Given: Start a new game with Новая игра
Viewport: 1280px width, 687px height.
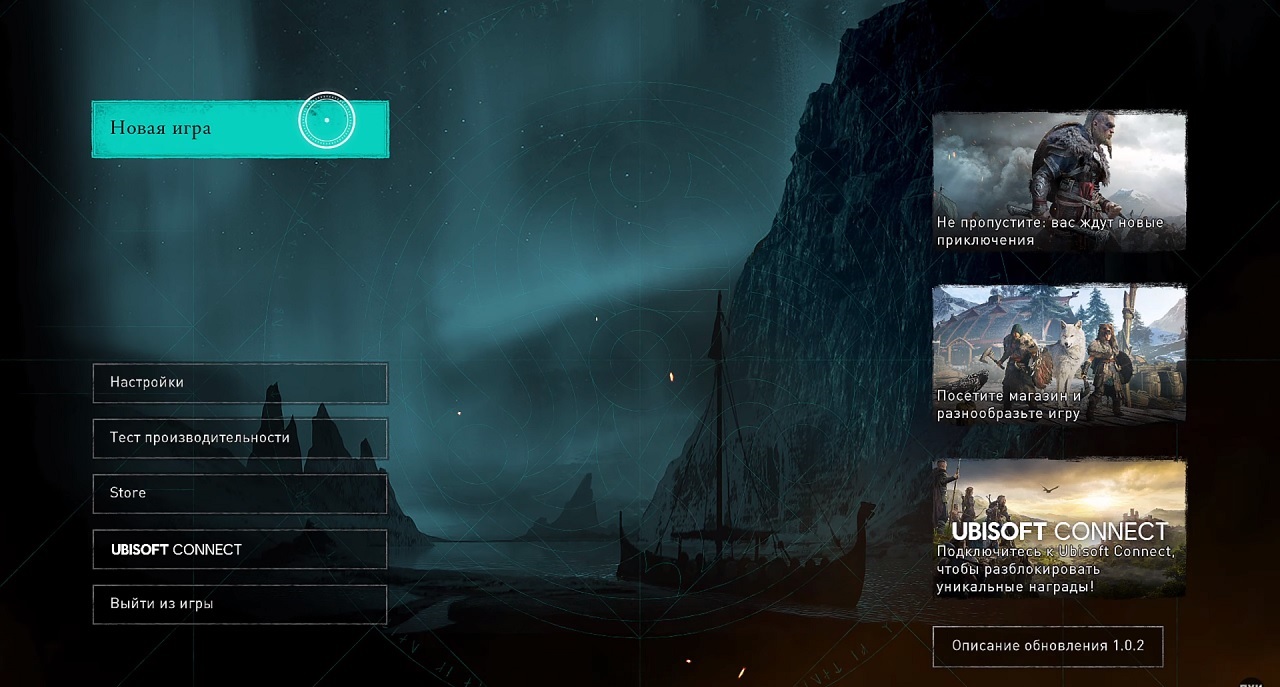Looking at the screenshot, I should click(x=240, y=129).
